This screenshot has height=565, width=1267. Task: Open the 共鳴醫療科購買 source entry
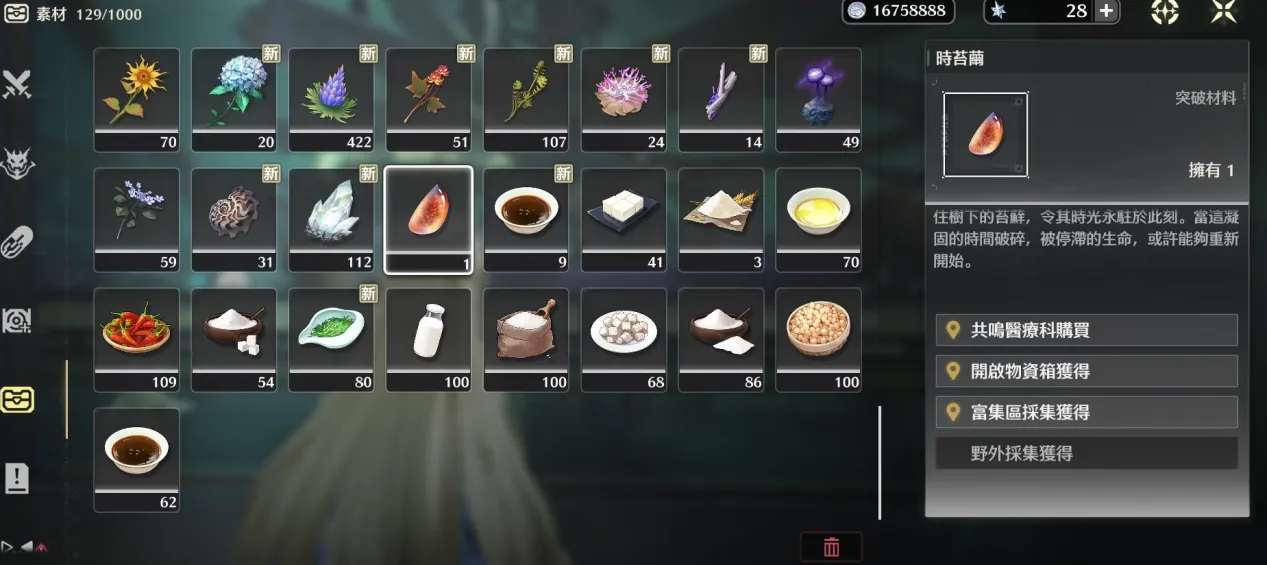1086,330
